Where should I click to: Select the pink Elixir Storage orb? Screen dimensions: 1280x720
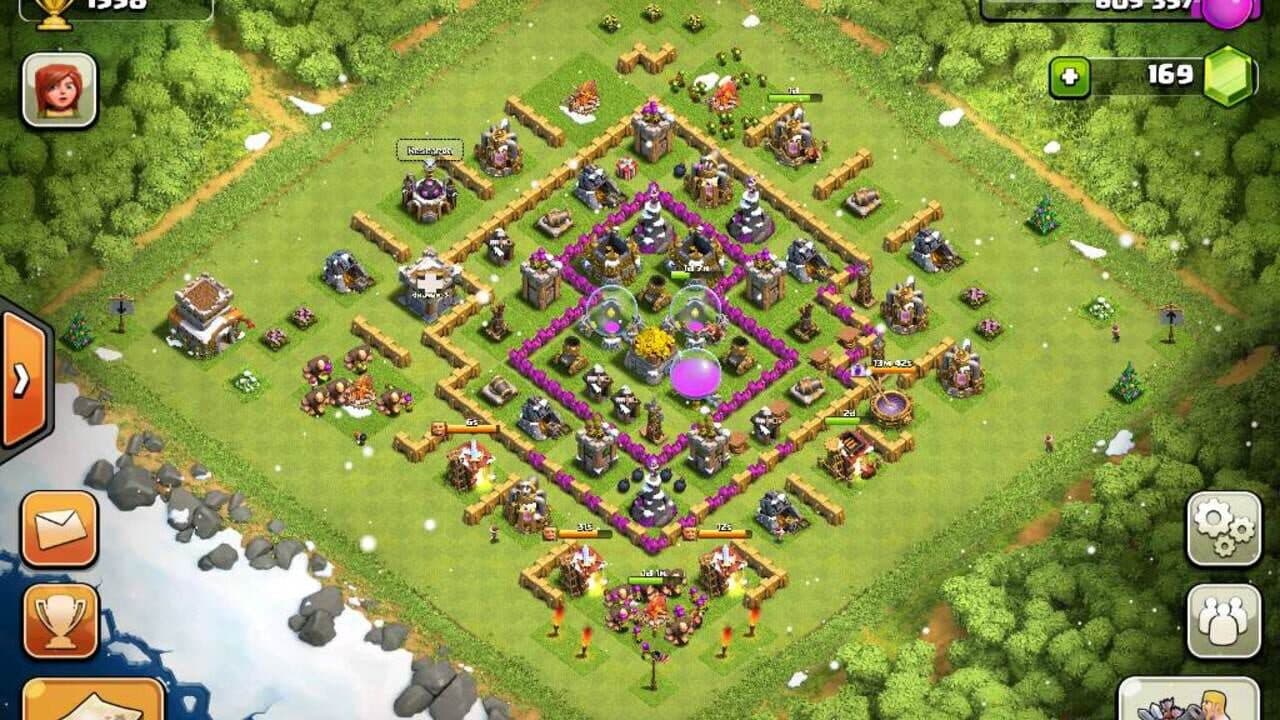[697, 372]
